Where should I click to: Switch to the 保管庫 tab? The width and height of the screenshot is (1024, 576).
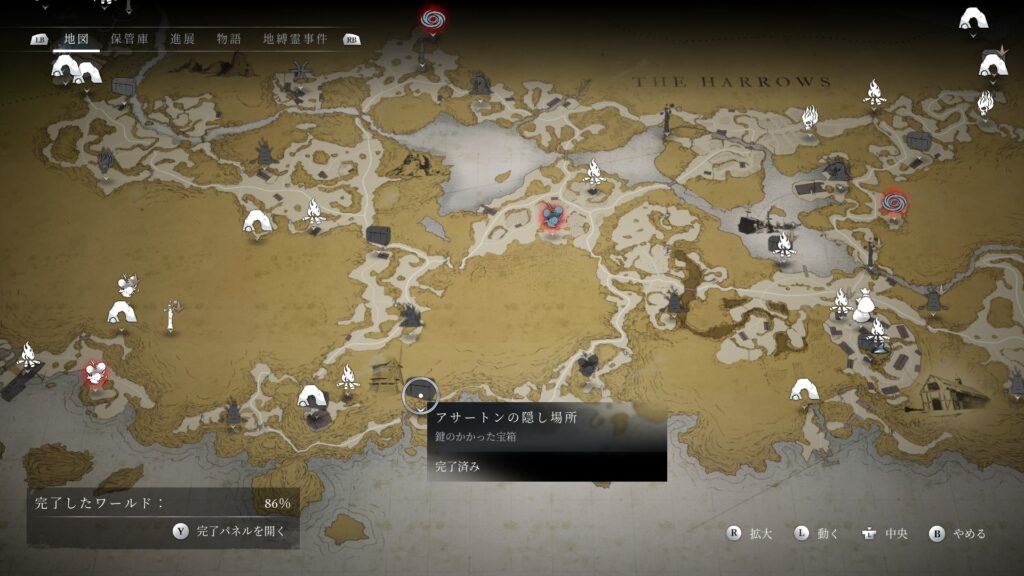[x=130, y=39]
